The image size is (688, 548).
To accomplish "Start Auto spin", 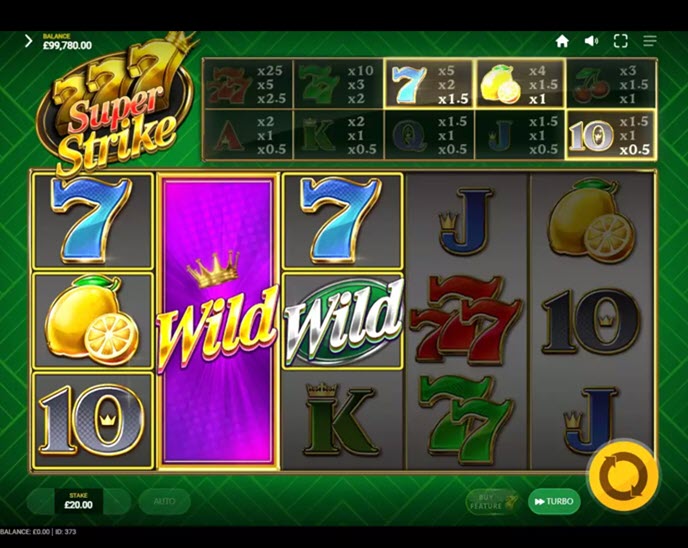I will point(164,501).
